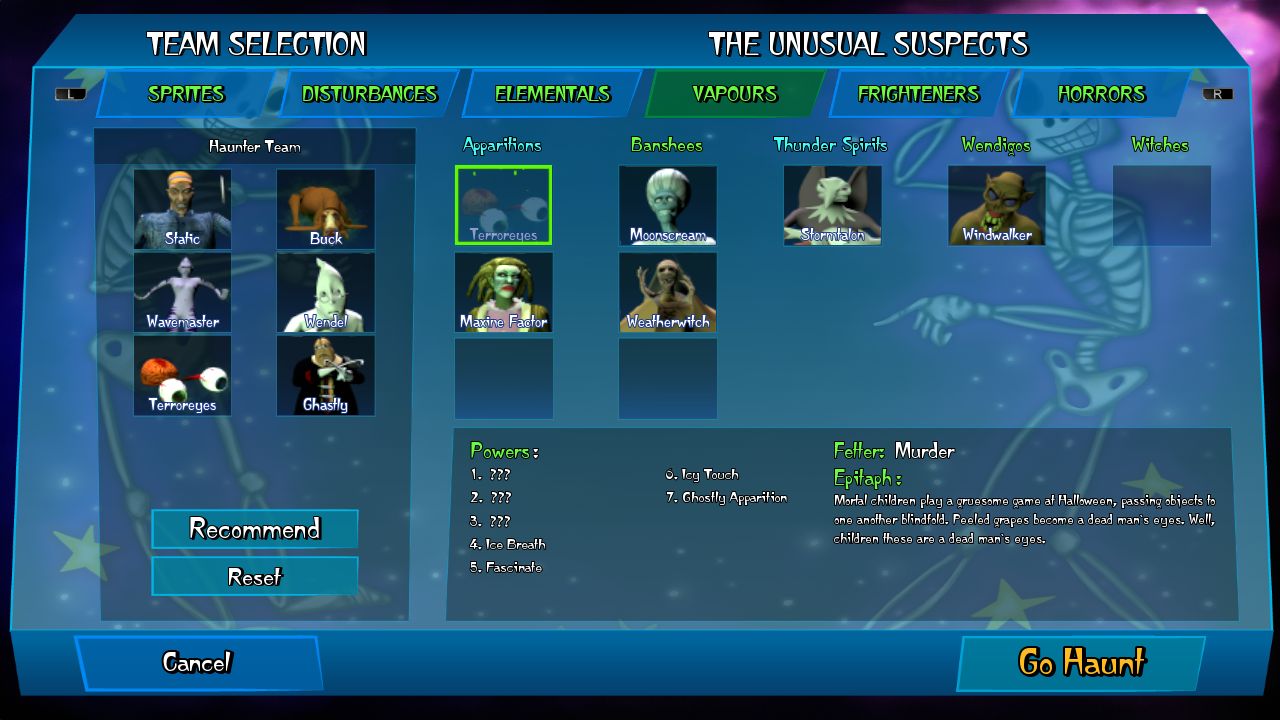Select Stormtalon under Thunder Spirits

[833, 205]
